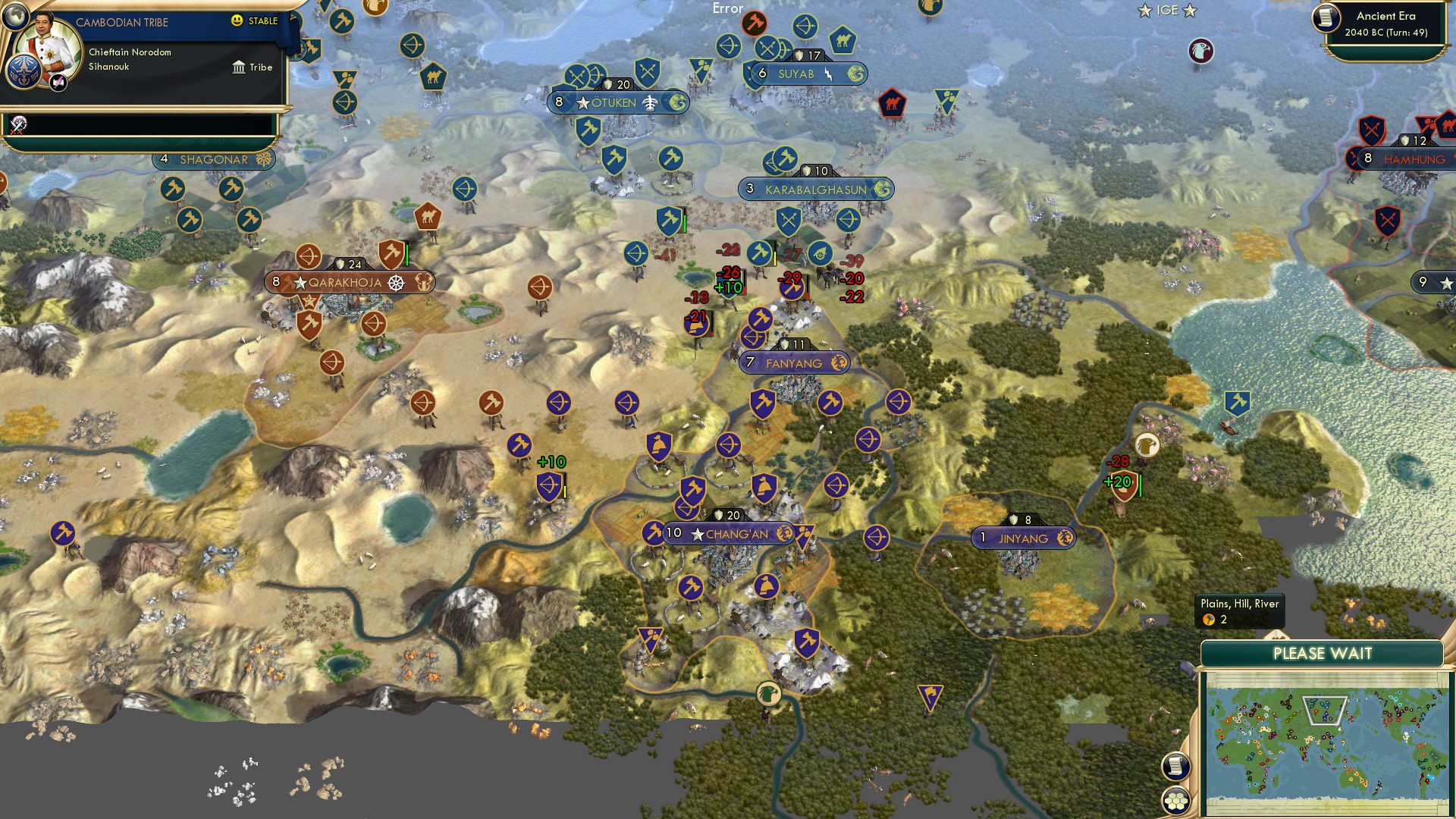Click the capital star on Chang'an banner

click(x=697, y=534)
